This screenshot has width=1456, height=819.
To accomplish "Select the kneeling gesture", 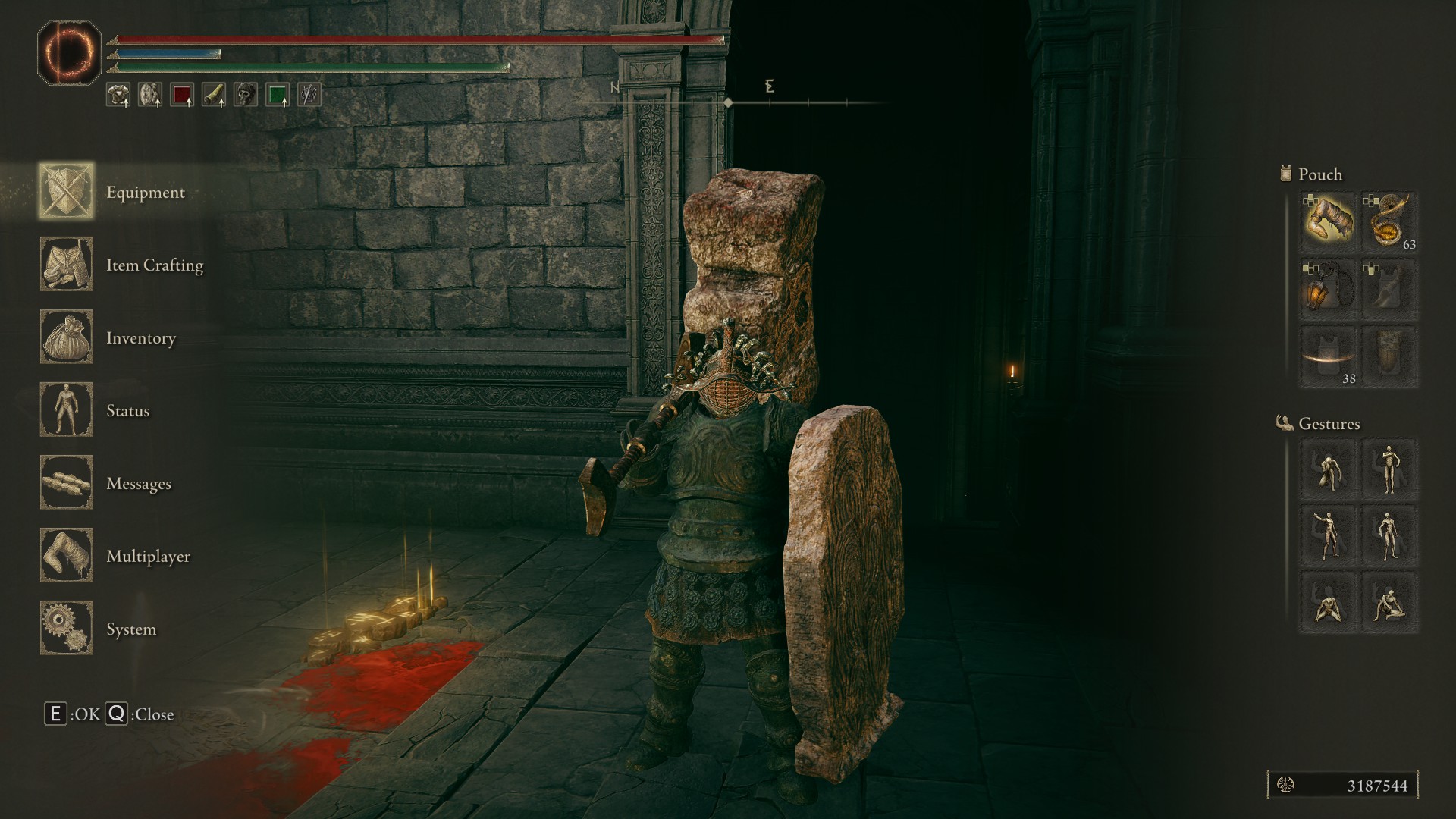I will (1329, 602).
